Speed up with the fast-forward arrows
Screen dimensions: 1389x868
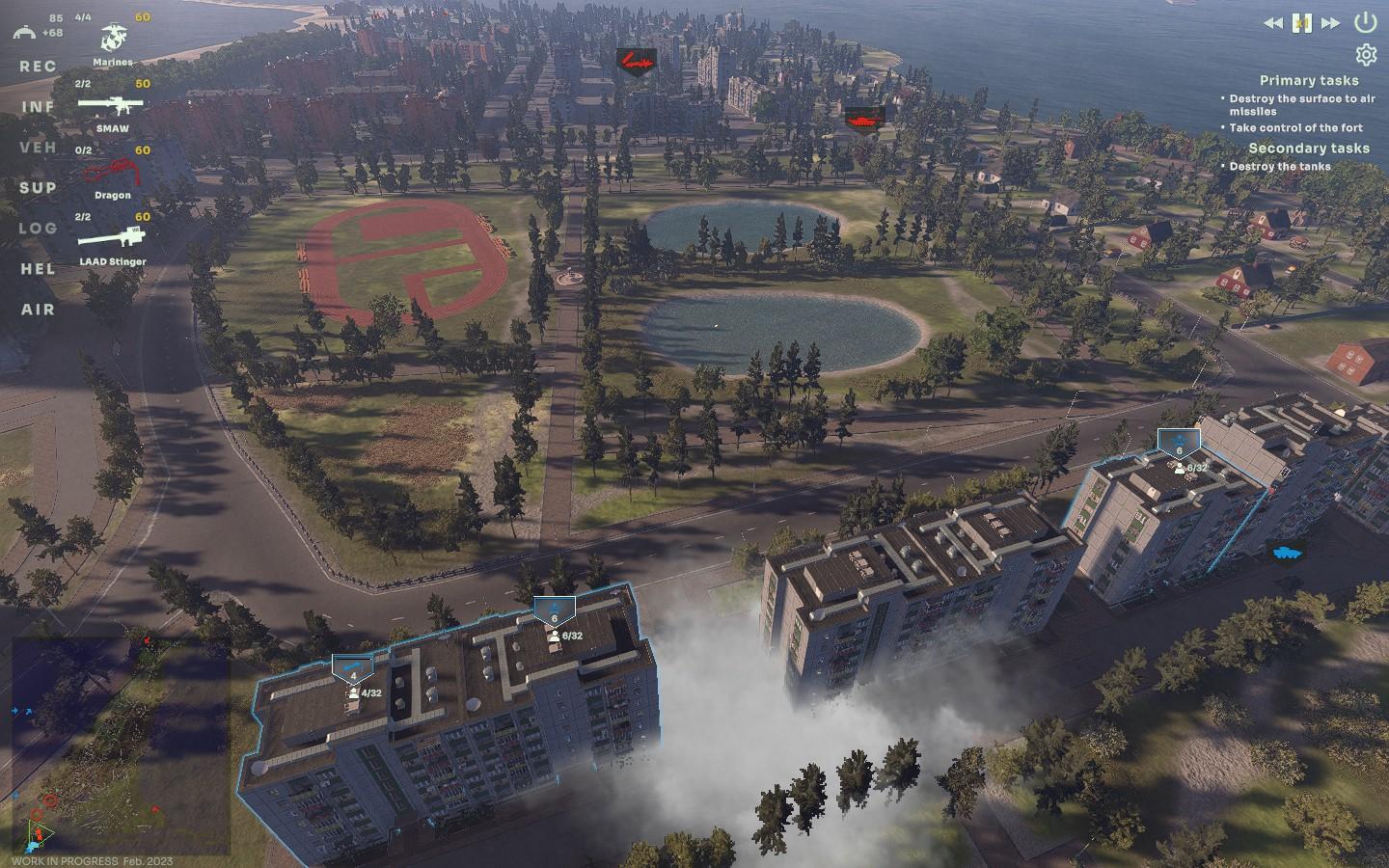point(1330,22)
